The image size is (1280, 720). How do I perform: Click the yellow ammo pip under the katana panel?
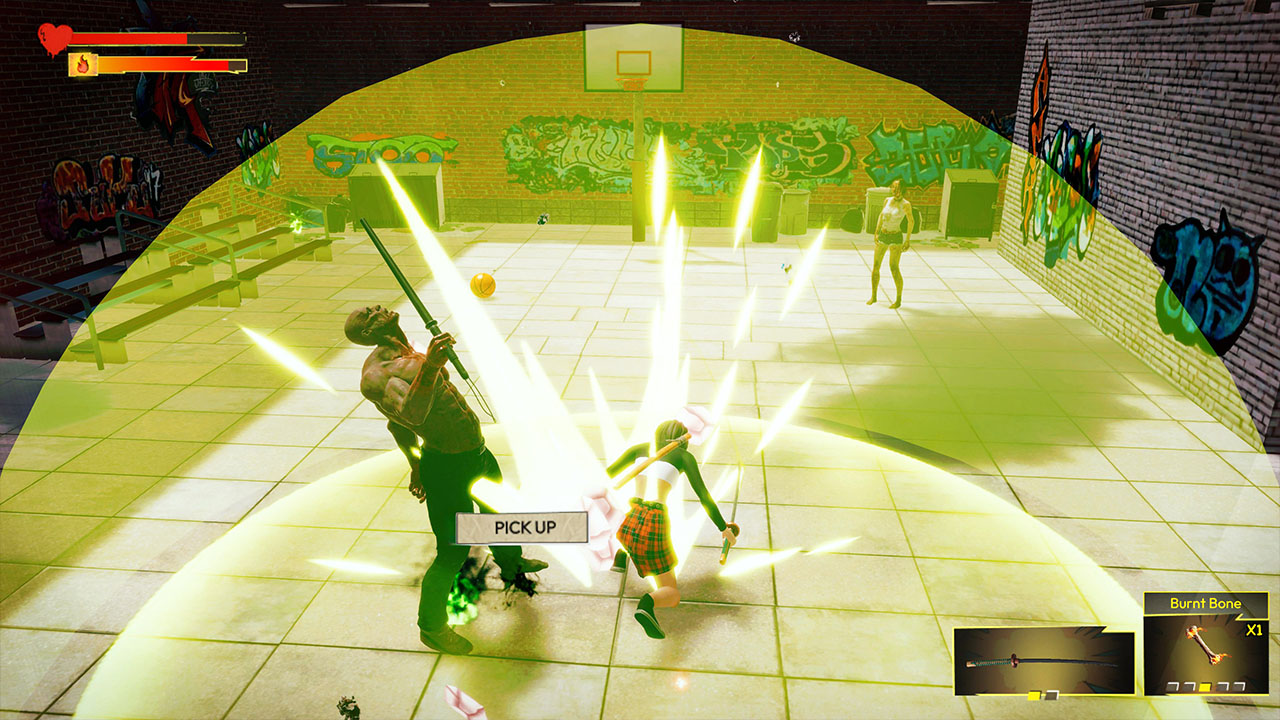click(x=1033, y=694)
